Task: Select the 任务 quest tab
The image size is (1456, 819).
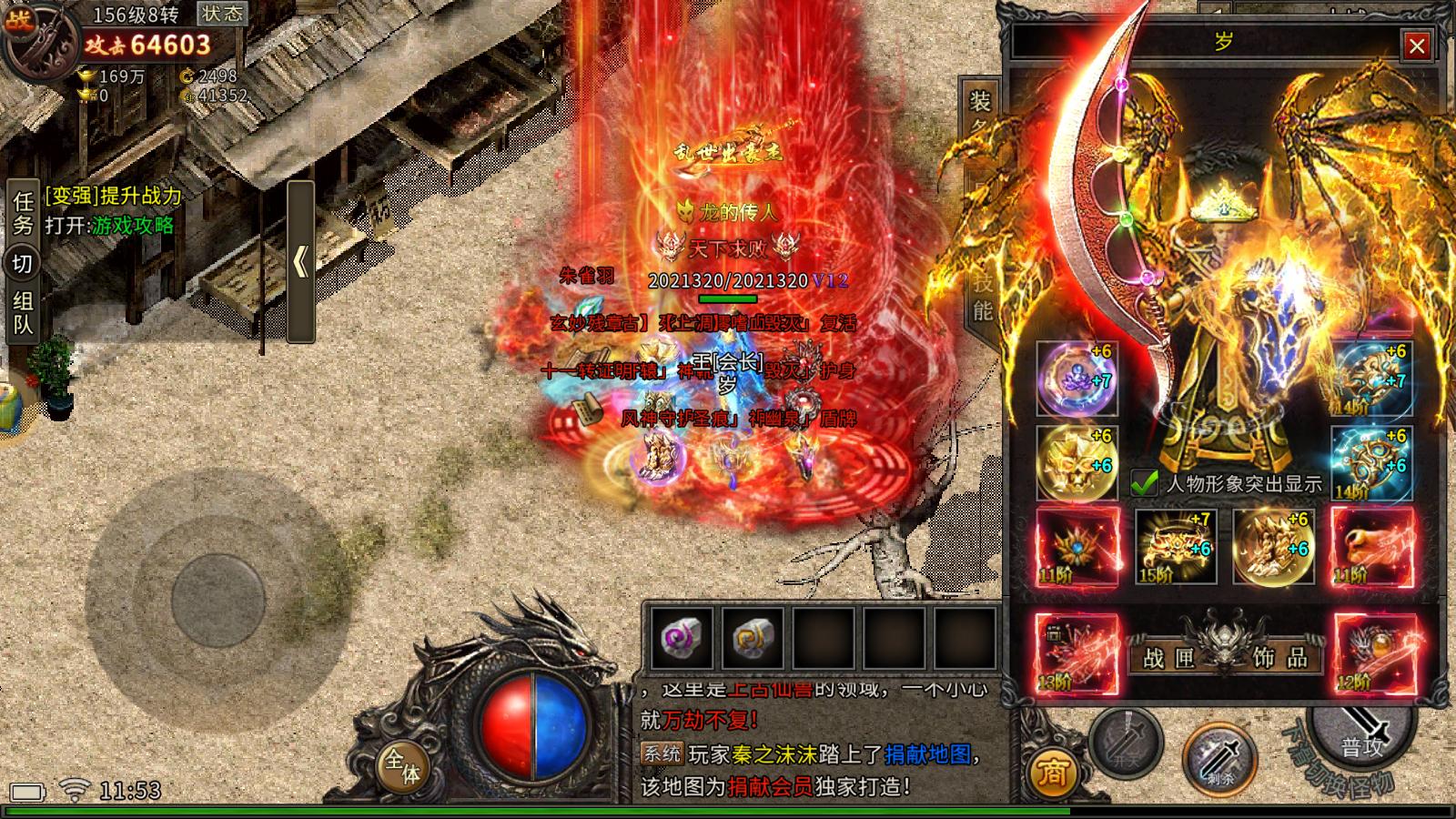Action: point(23,212)
